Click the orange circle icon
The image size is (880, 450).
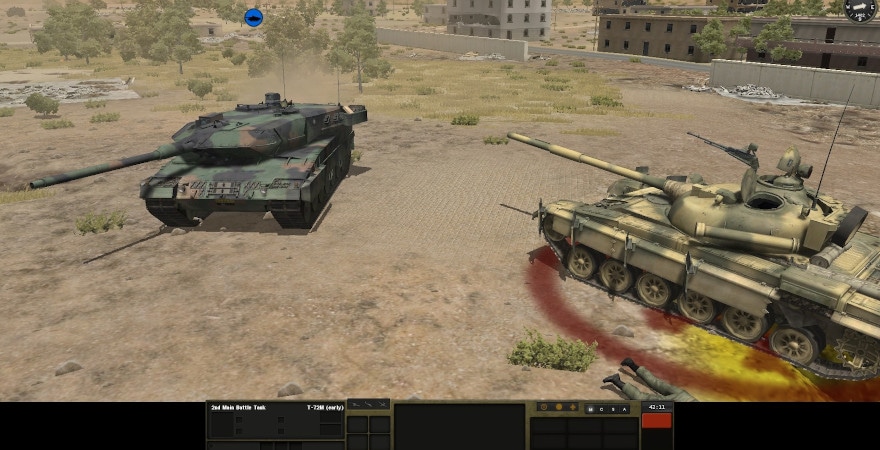tap(559, 407)
